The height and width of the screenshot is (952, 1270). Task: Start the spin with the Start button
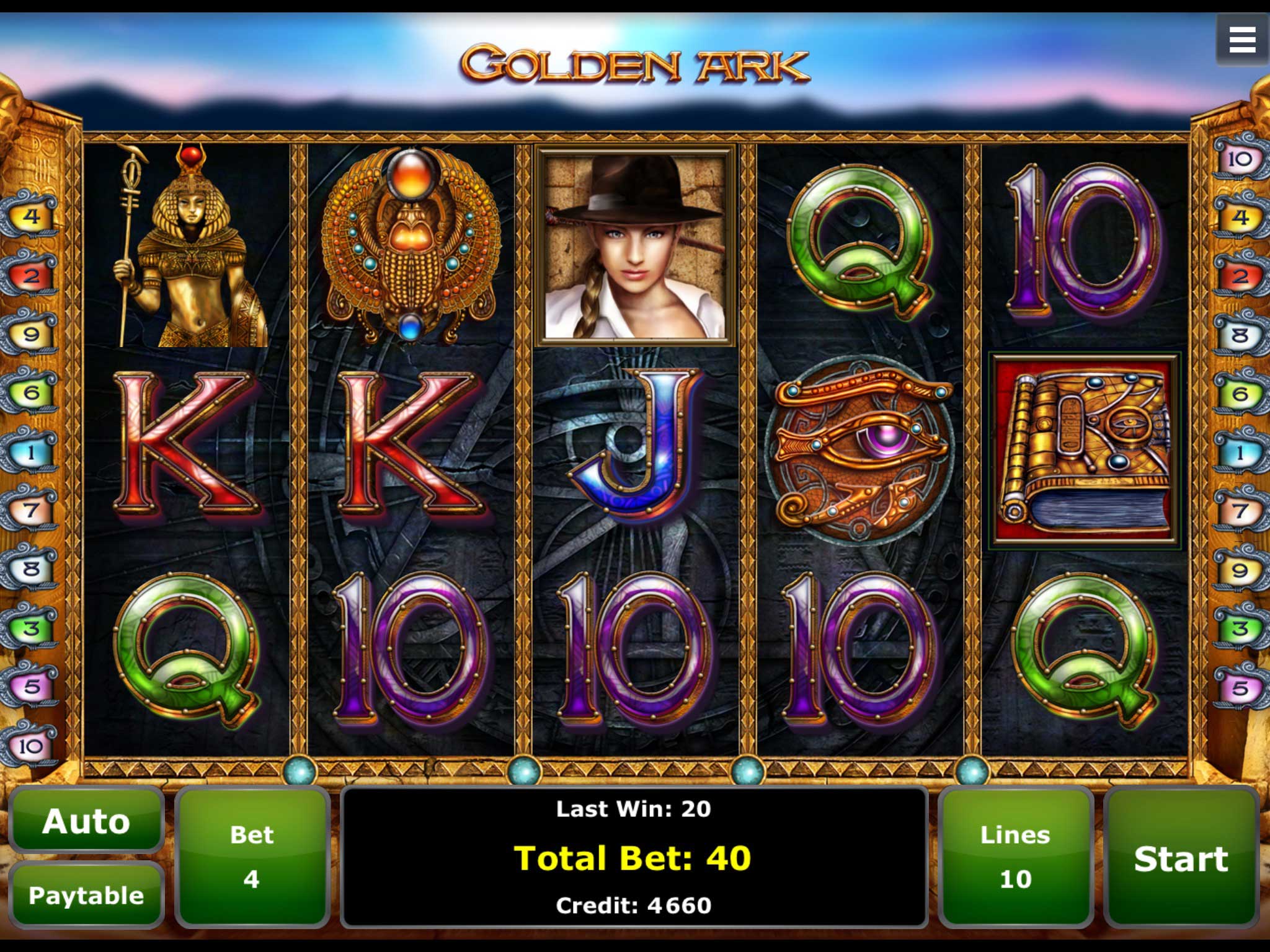(x=1181, y=858)
